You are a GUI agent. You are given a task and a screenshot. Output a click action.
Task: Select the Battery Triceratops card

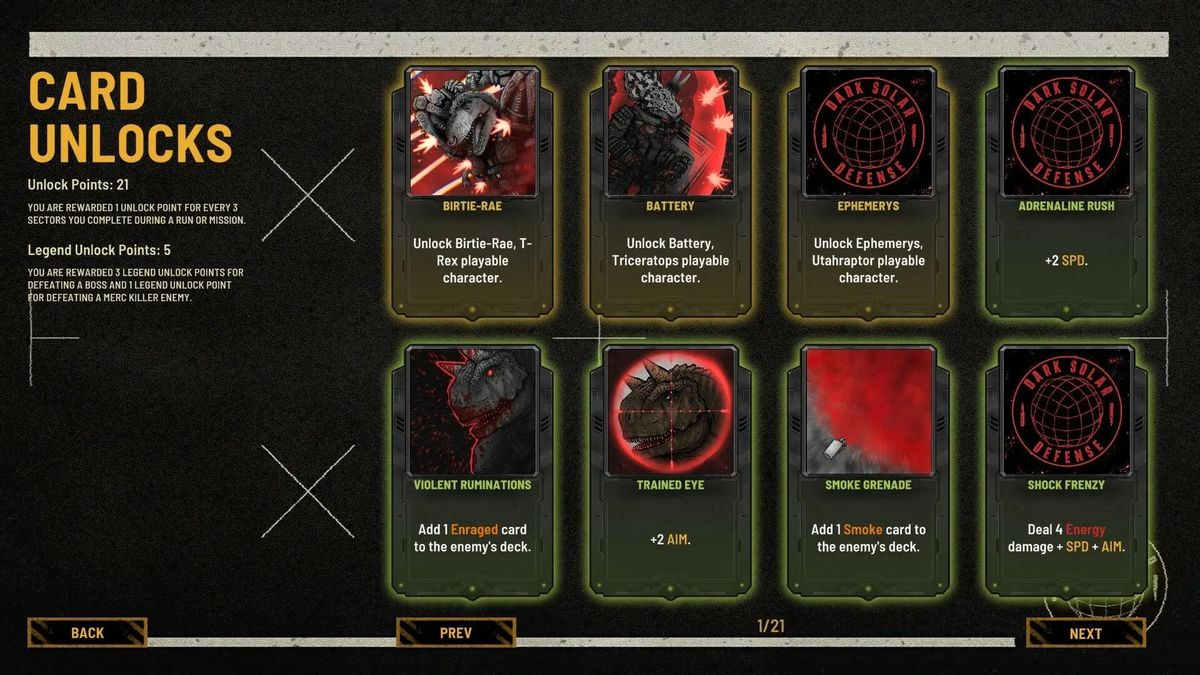pyautogui.click(x=670, y=190)
